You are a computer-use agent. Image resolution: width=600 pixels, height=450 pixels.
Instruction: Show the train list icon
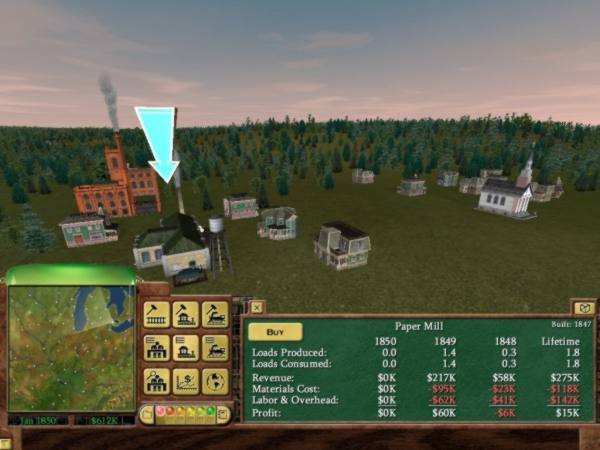pos(214,348)
